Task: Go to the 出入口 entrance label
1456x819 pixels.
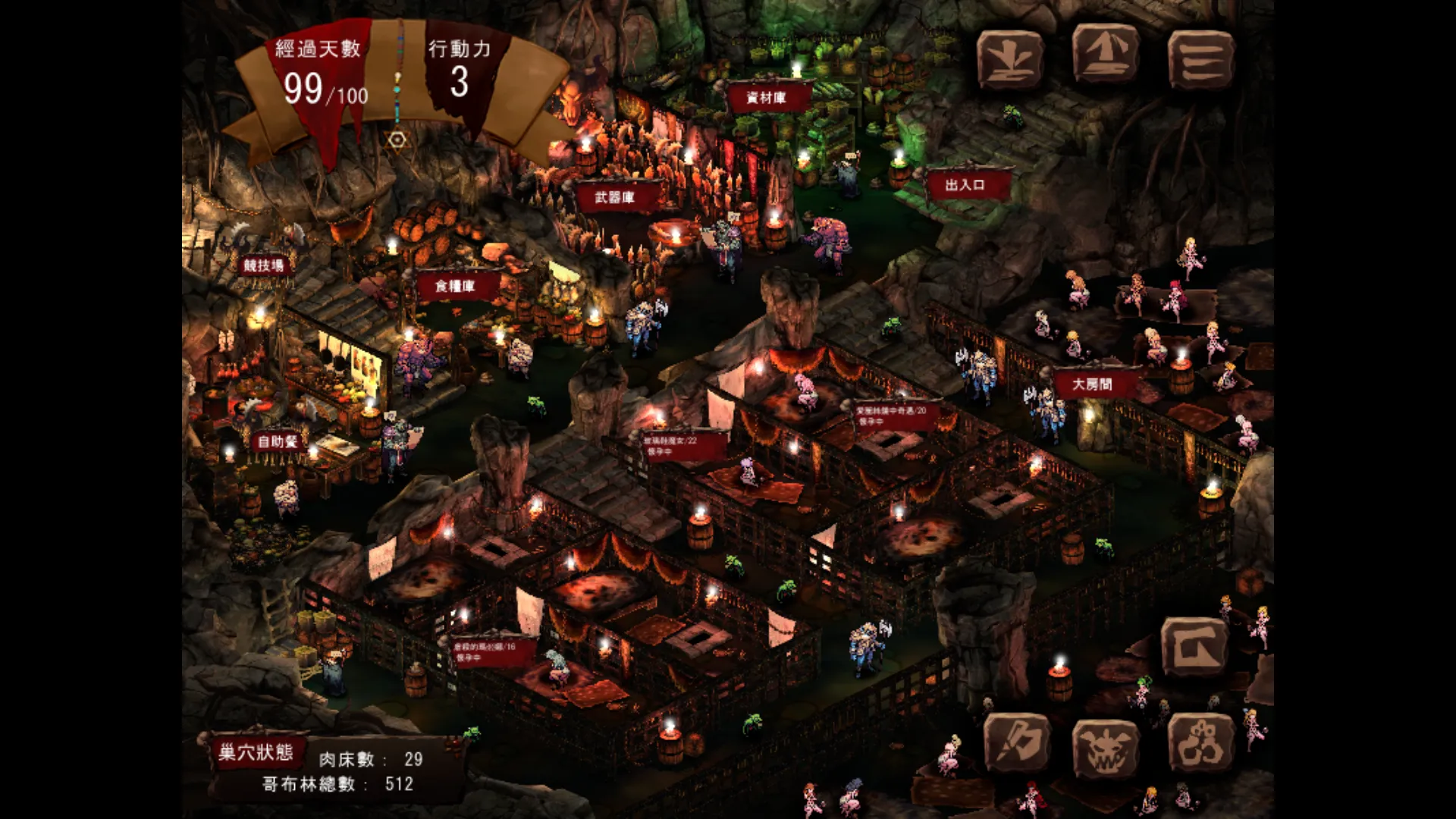Action: [x=965, y=185]
